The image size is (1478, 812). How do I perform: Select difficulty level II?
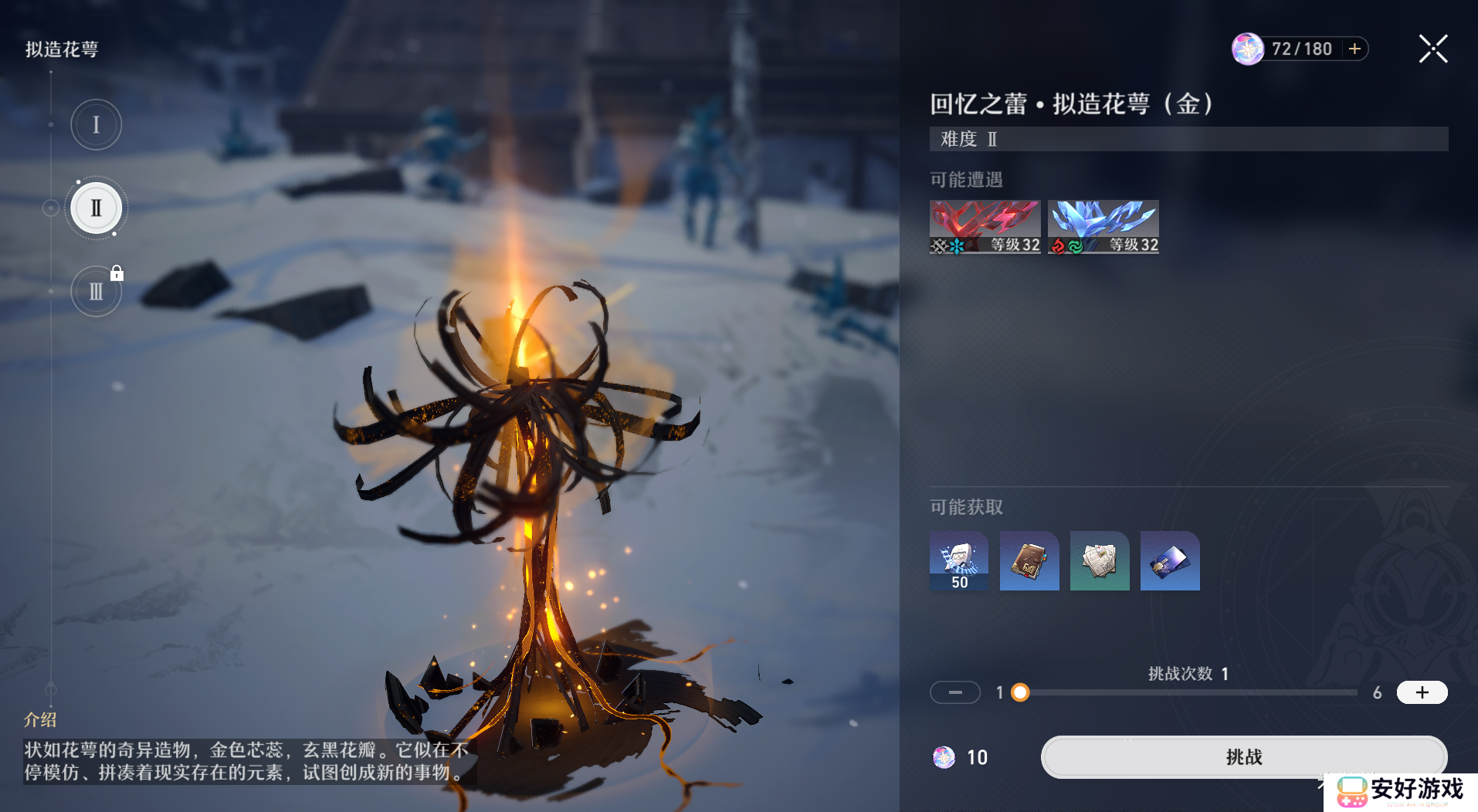pyautogui.click(x=96, y=208)
